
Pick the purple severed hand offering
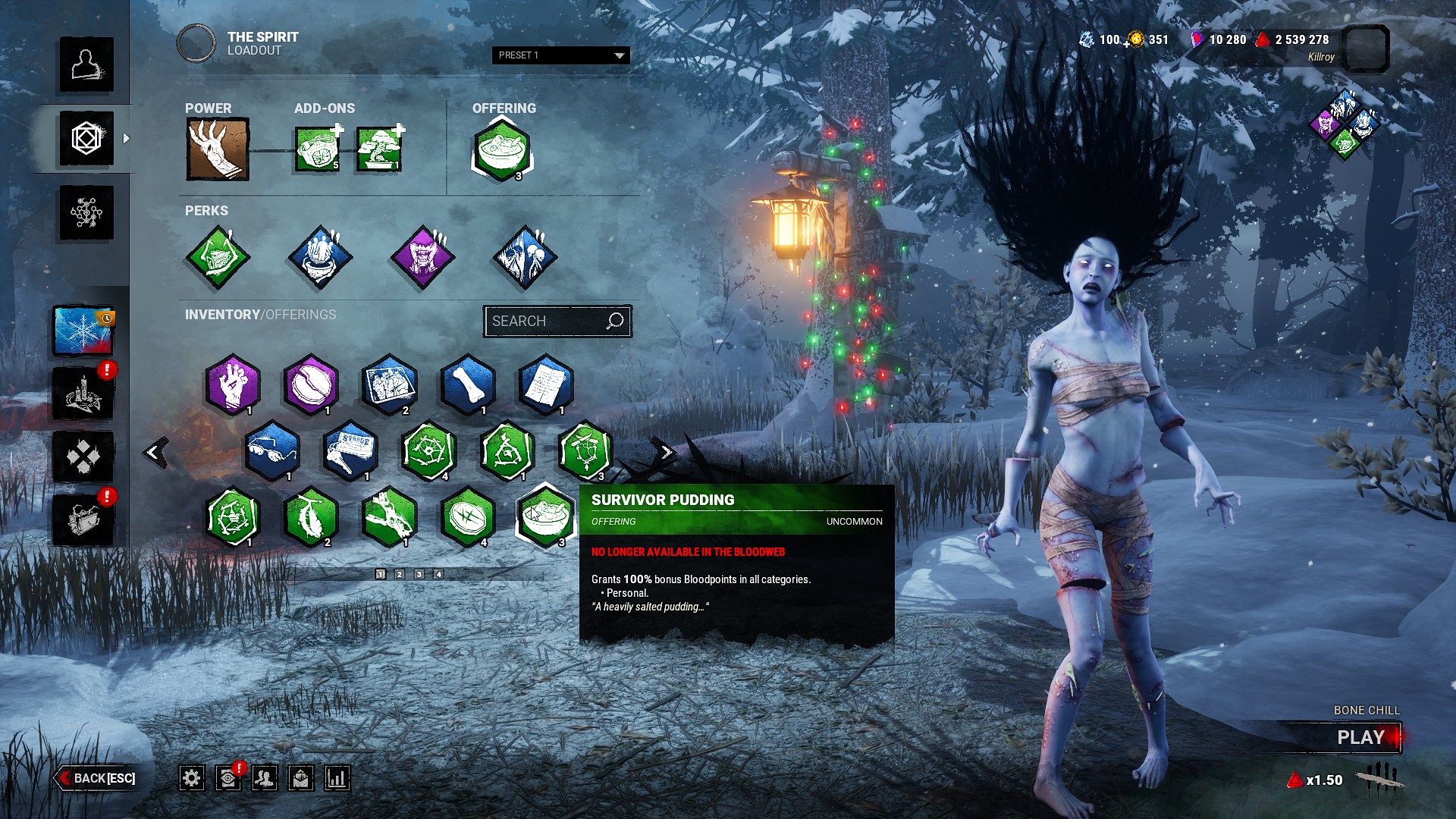pos(233,384)
